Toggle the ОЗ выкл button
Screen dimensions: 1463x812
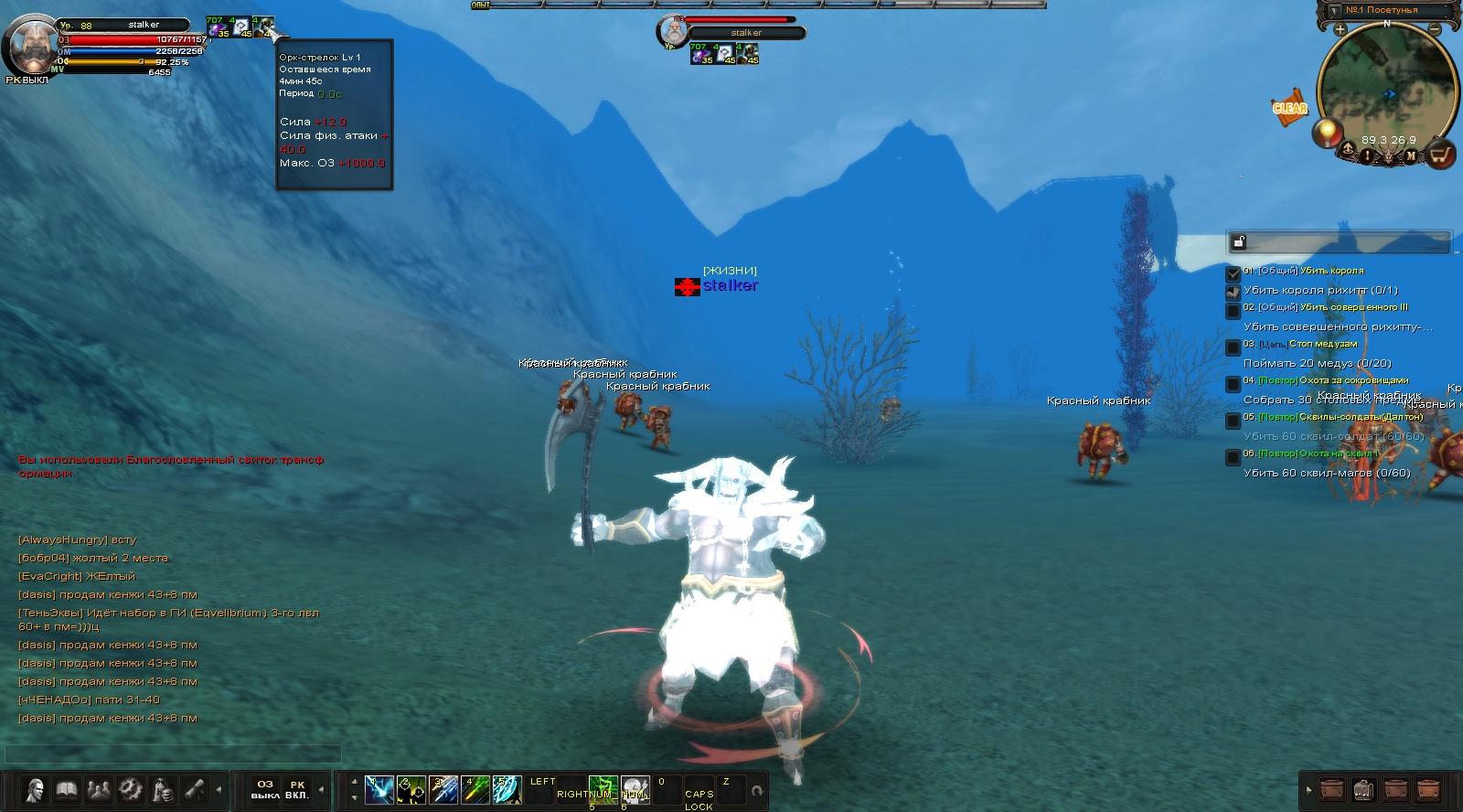click(265, 789)
